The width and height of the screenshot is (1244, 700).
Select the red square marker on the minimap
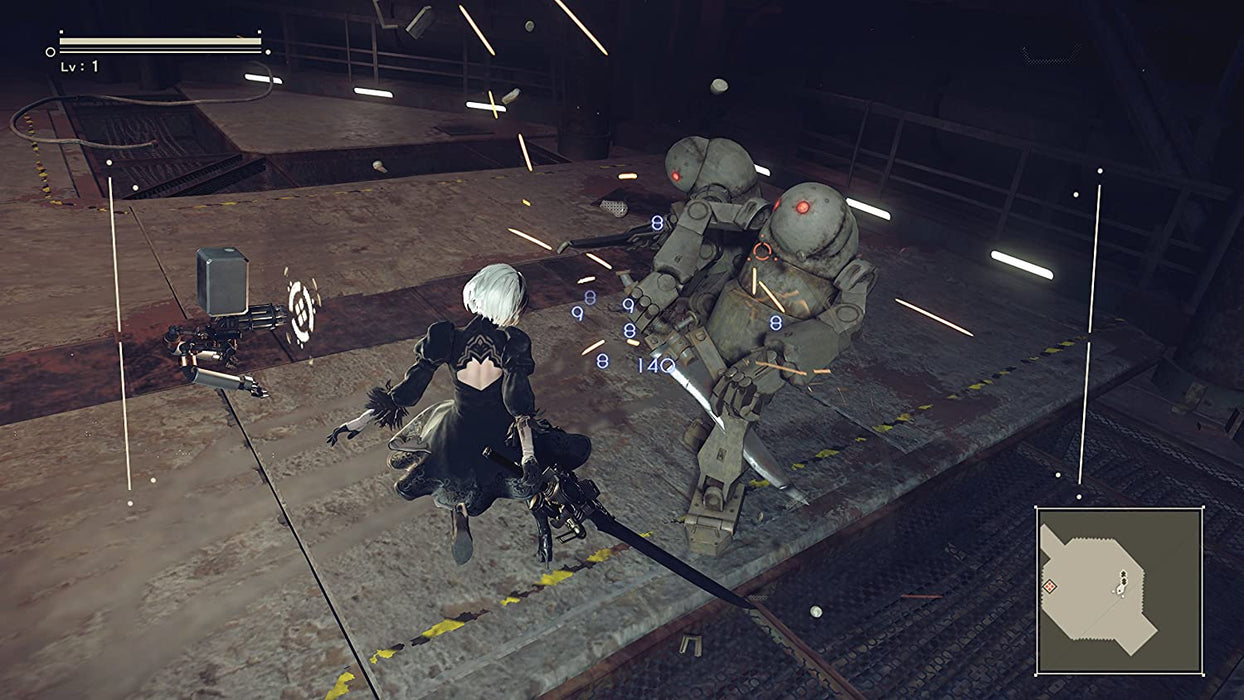pyautogui.click(x=1050, y=586)
